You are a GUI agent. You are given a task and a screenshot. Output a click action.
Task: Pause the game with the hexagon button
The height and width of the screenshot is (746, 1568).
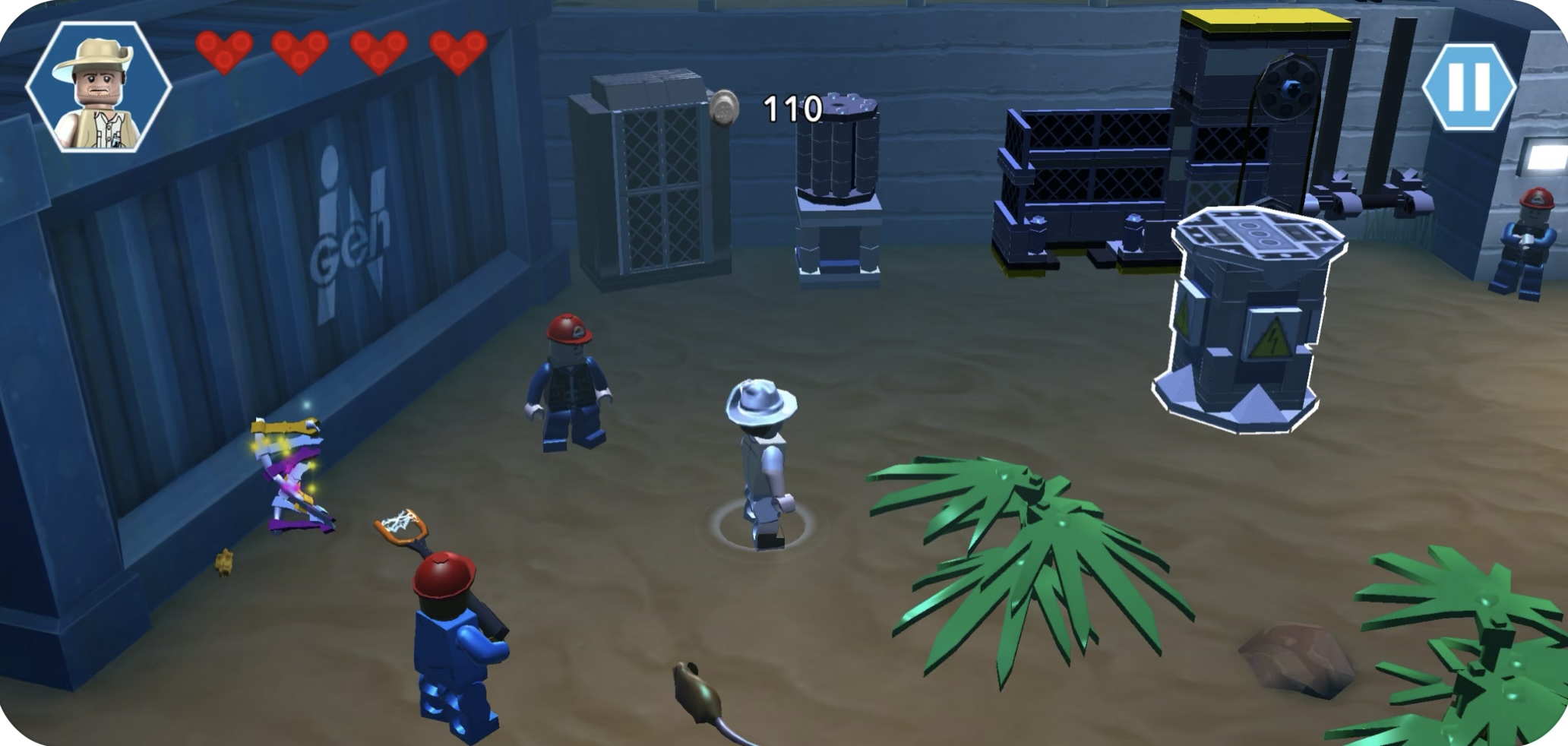click(1468, 87)
